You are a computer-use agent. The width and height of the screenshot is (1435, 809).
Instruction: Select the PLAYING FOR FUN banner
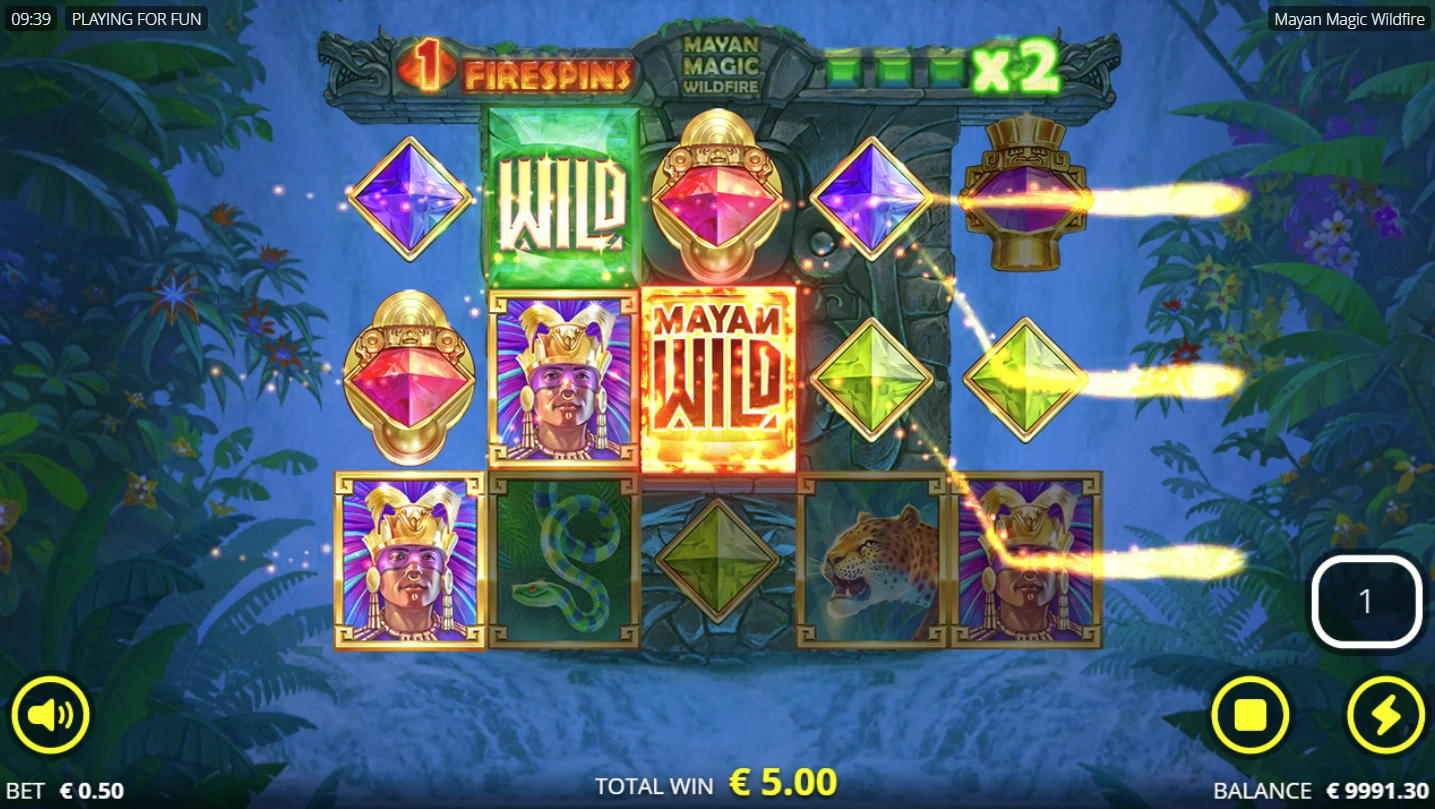click(x=137, y=18)
